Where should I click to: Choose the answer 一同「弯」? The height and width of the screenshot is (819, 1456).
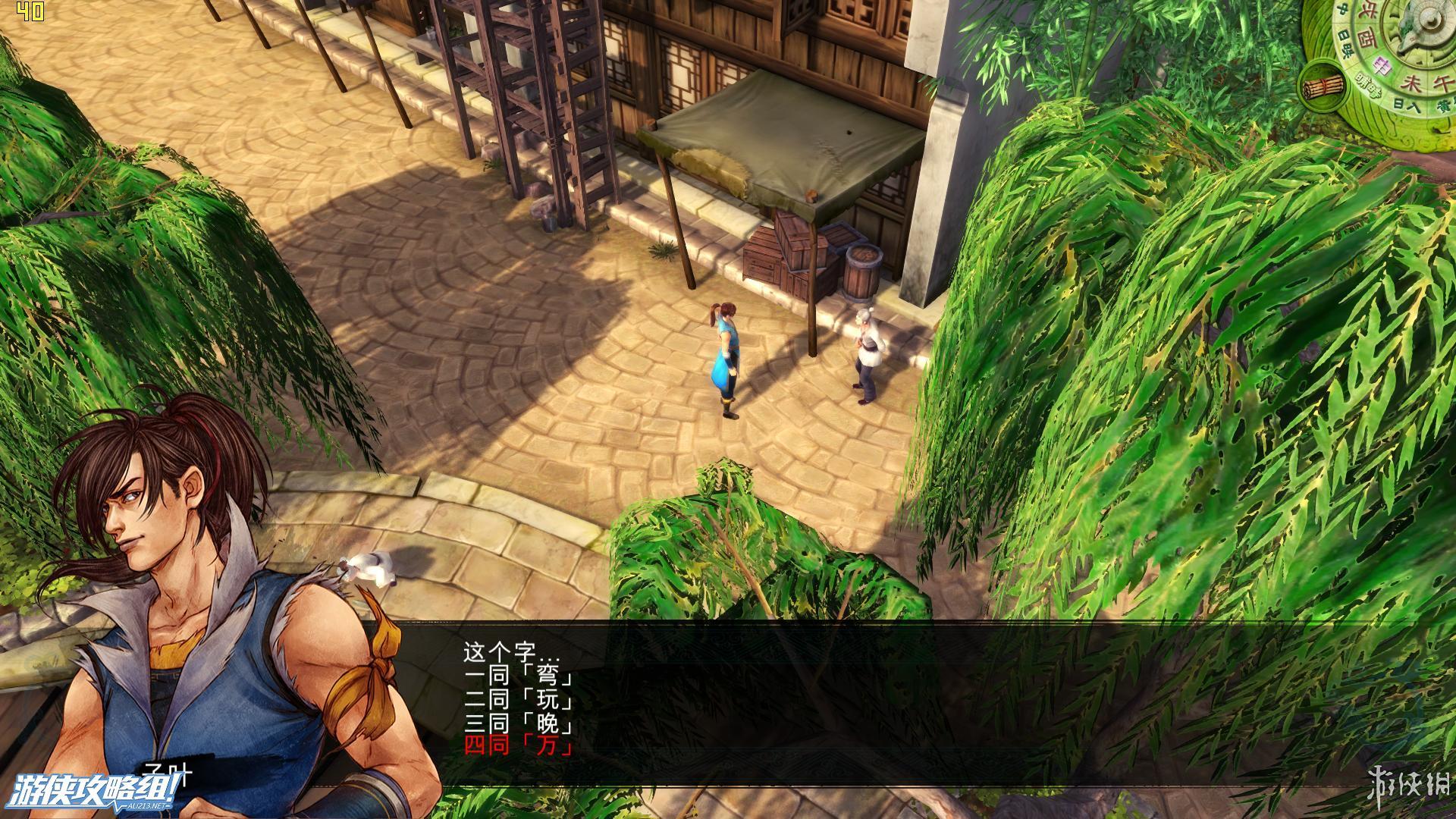(x=519, y=676)
